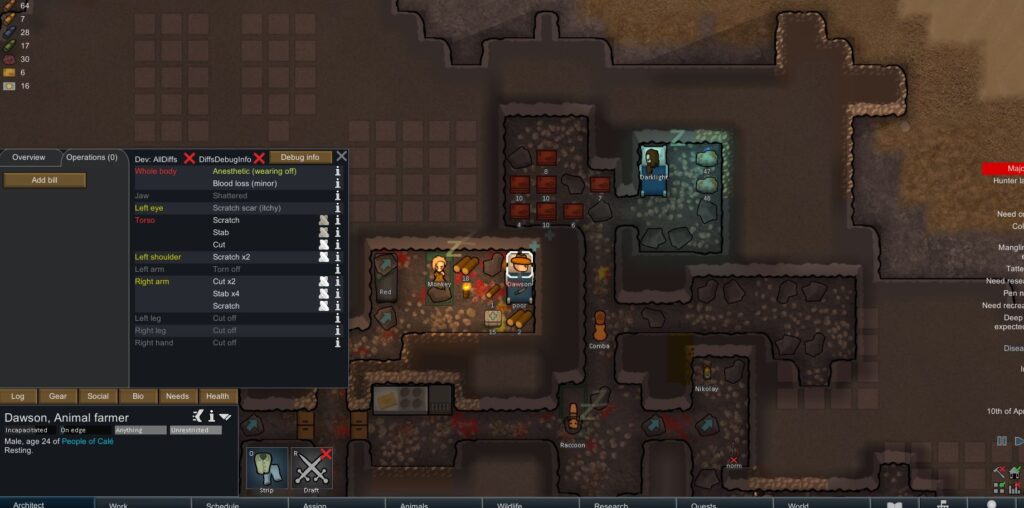Add a new bill

pyautogui.click(x=44, y=180)
